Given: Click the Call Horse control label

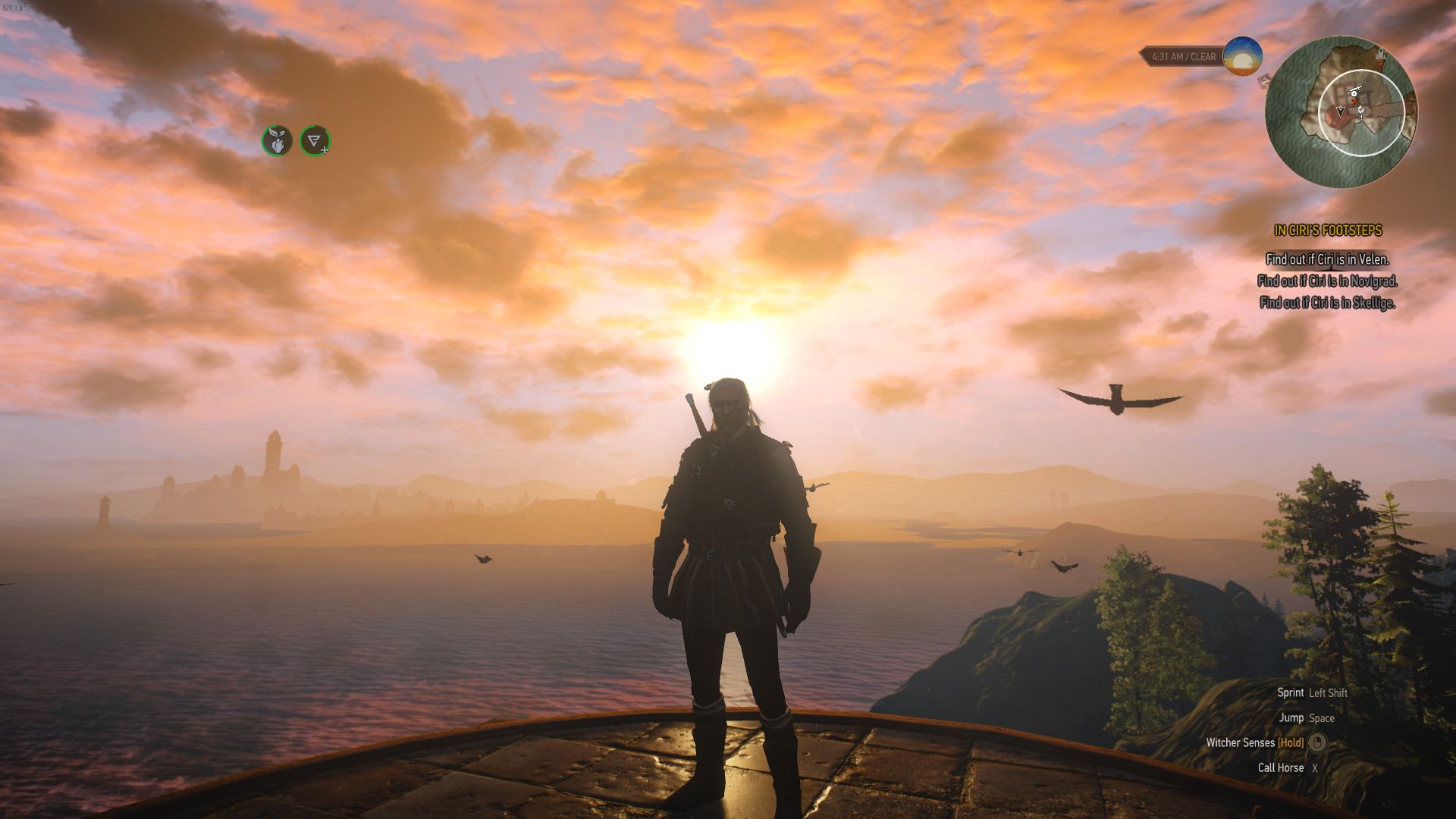Looking at the screenshot, I should coord(1282,767).
